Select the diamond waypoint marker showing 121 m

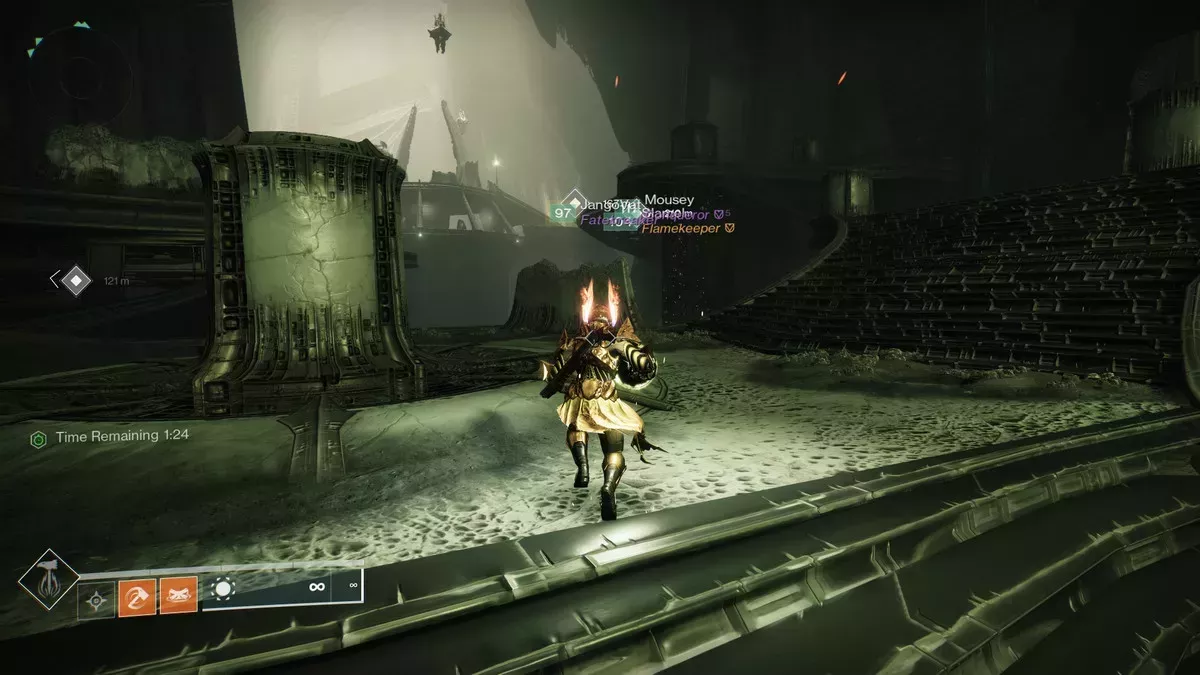pyautogui.click(x=76, y=281)
